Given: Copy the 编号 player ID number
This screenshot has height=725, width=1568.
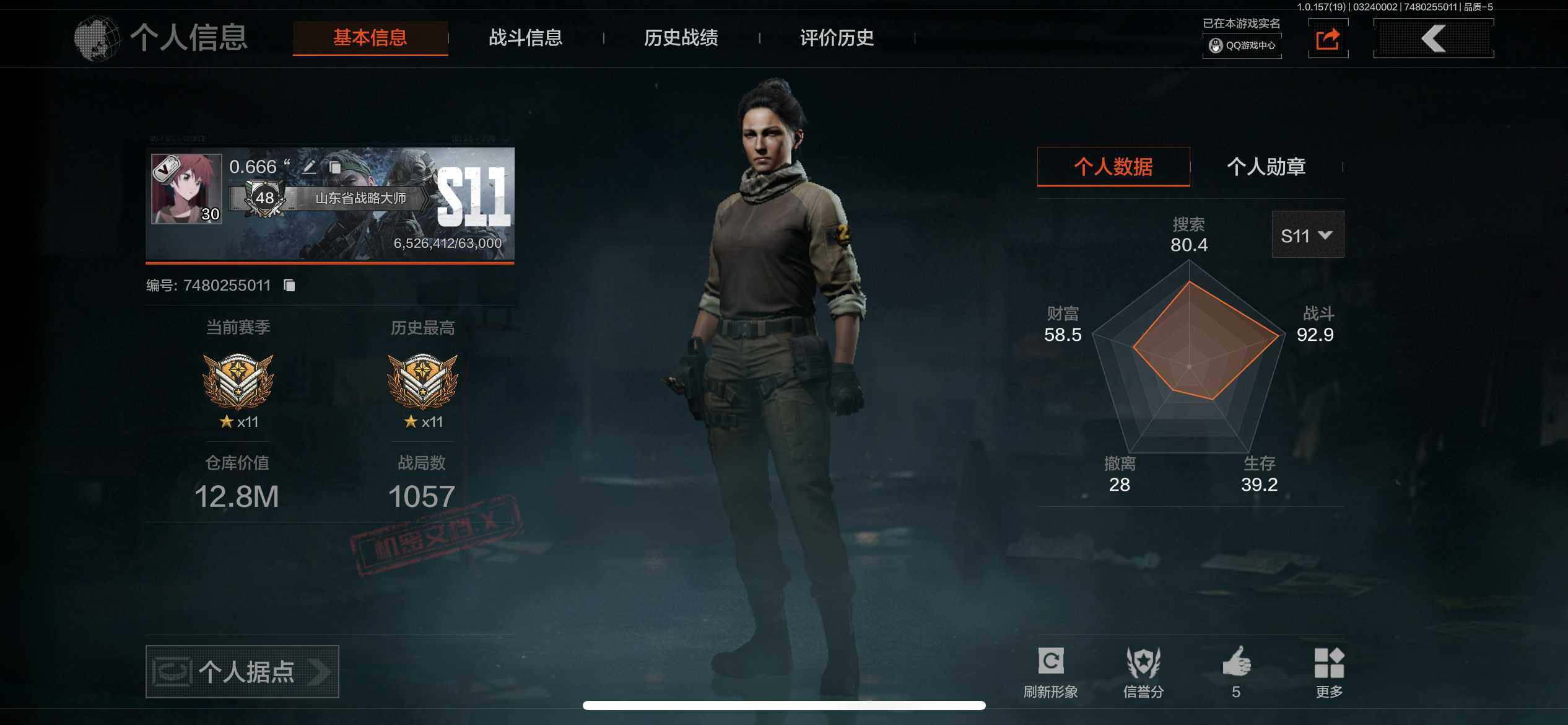Looking at the screenshot, I should [x=289, y=285].
